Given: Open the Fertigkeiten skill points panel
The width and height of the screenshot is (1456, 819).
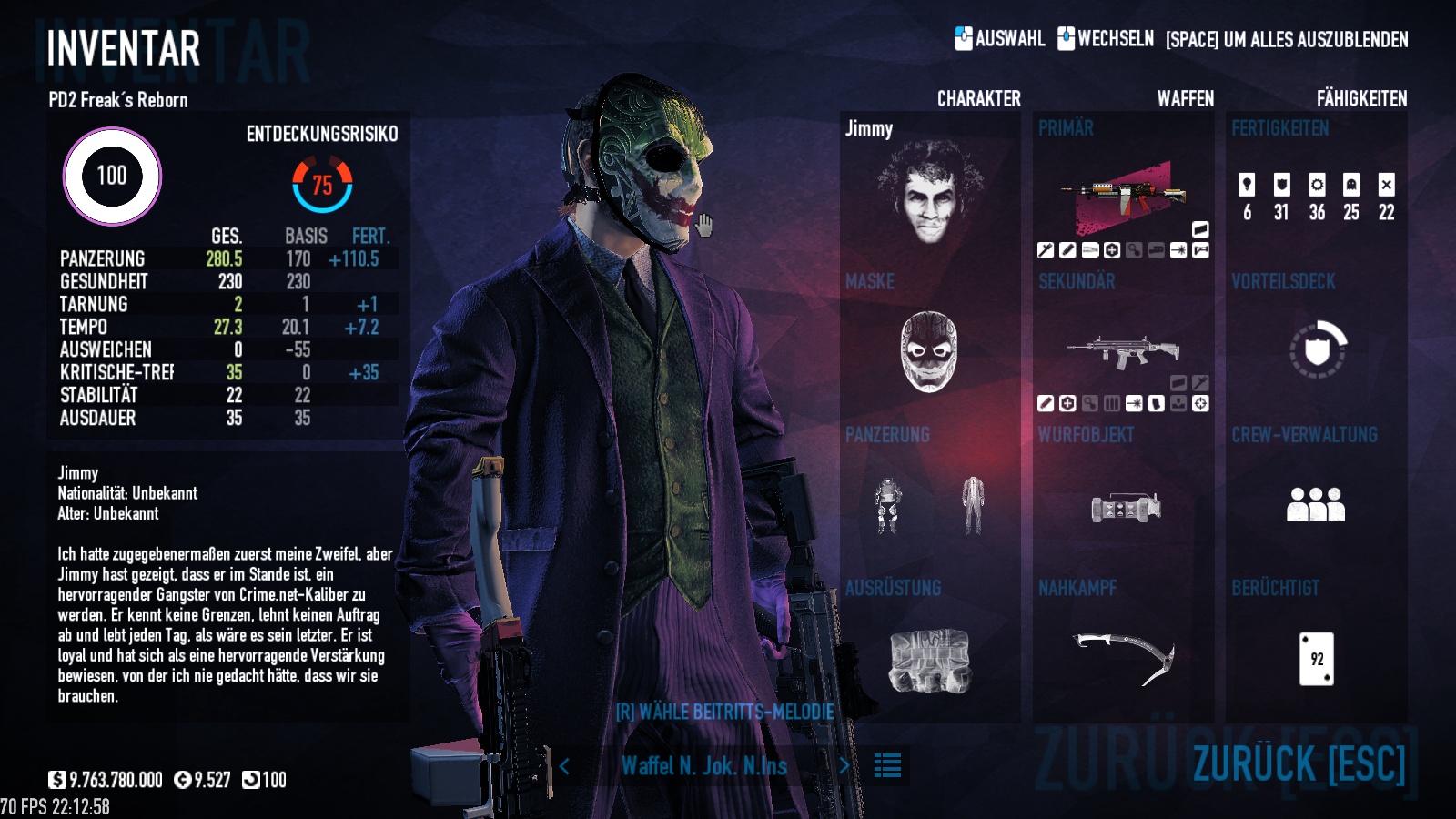Looking at the screenshot, I should [x=1316, y=197].
